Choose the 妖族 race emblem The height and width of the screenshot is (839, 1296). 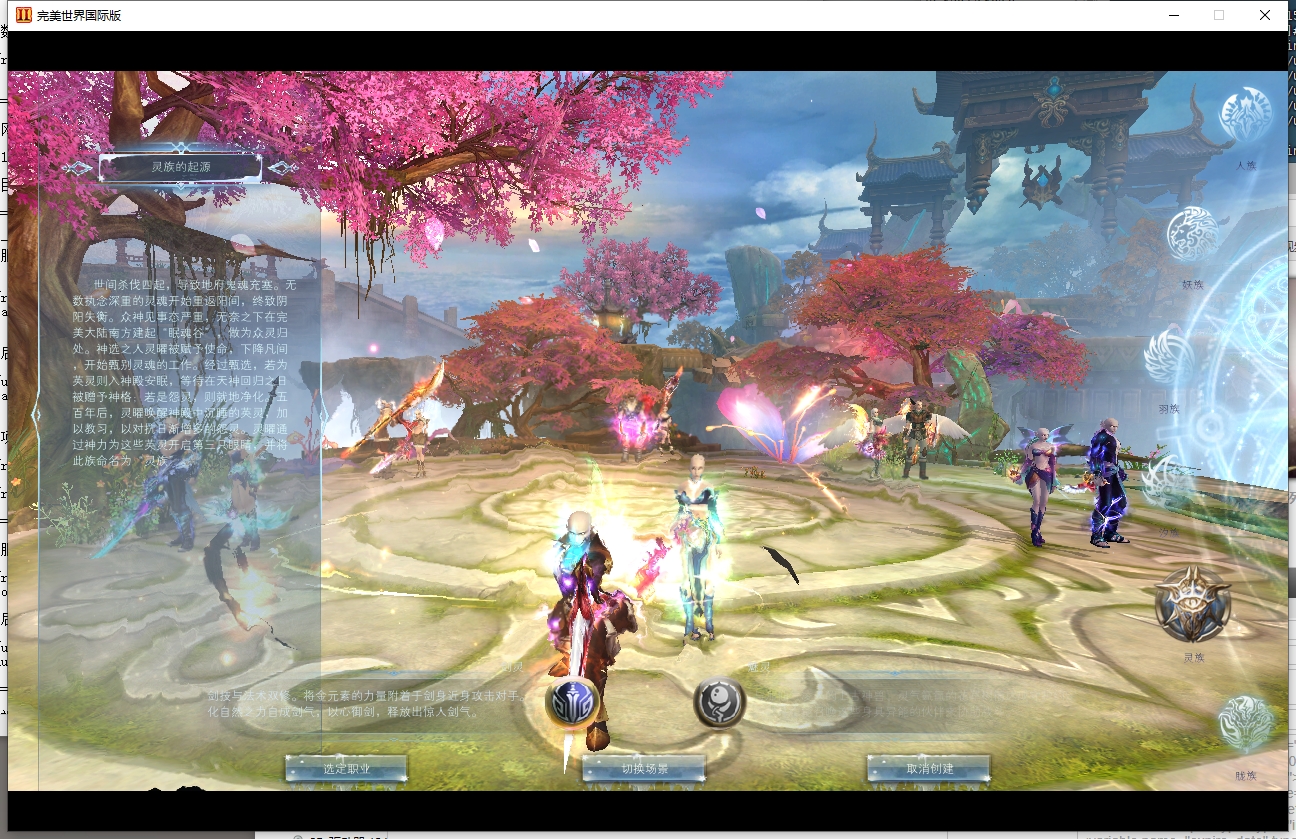[x=1193, y=235]
